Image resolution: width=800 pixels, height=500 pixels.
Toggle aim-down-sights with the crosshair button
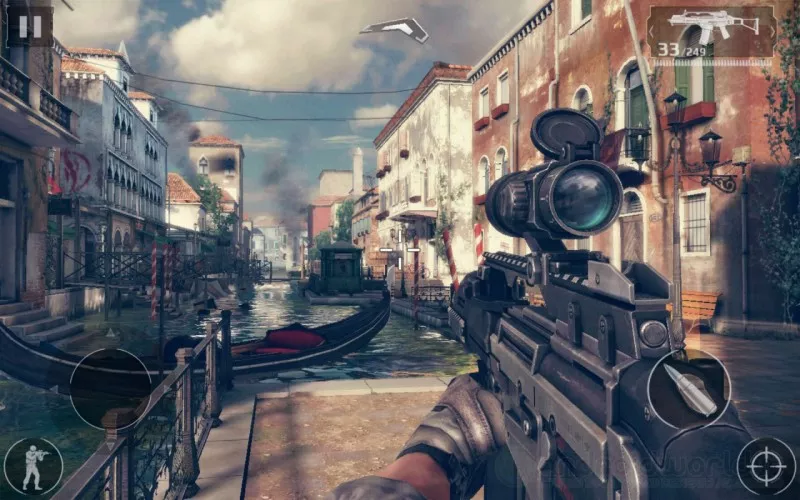tap(767, 466)
